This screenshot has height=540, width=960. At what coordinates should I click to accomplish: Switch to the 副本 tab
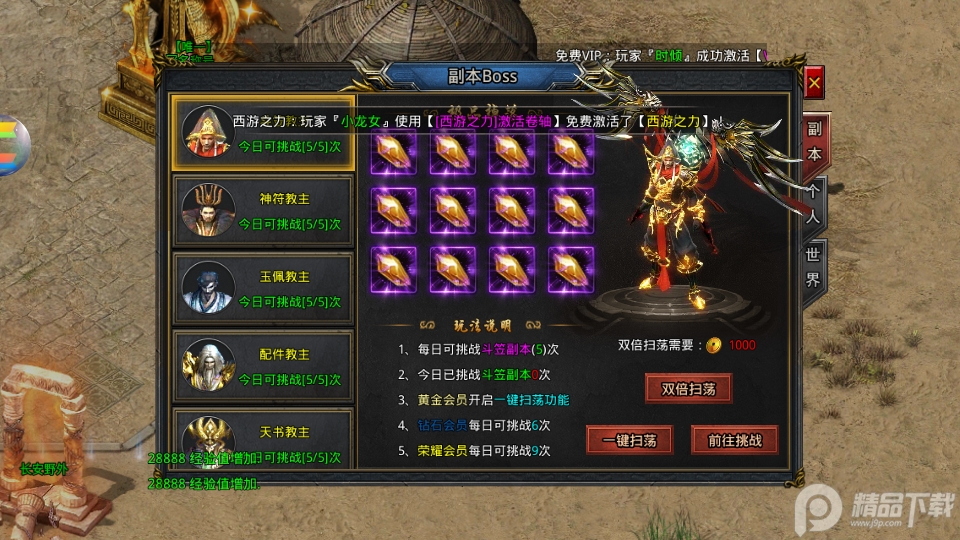tap(814, 142)
